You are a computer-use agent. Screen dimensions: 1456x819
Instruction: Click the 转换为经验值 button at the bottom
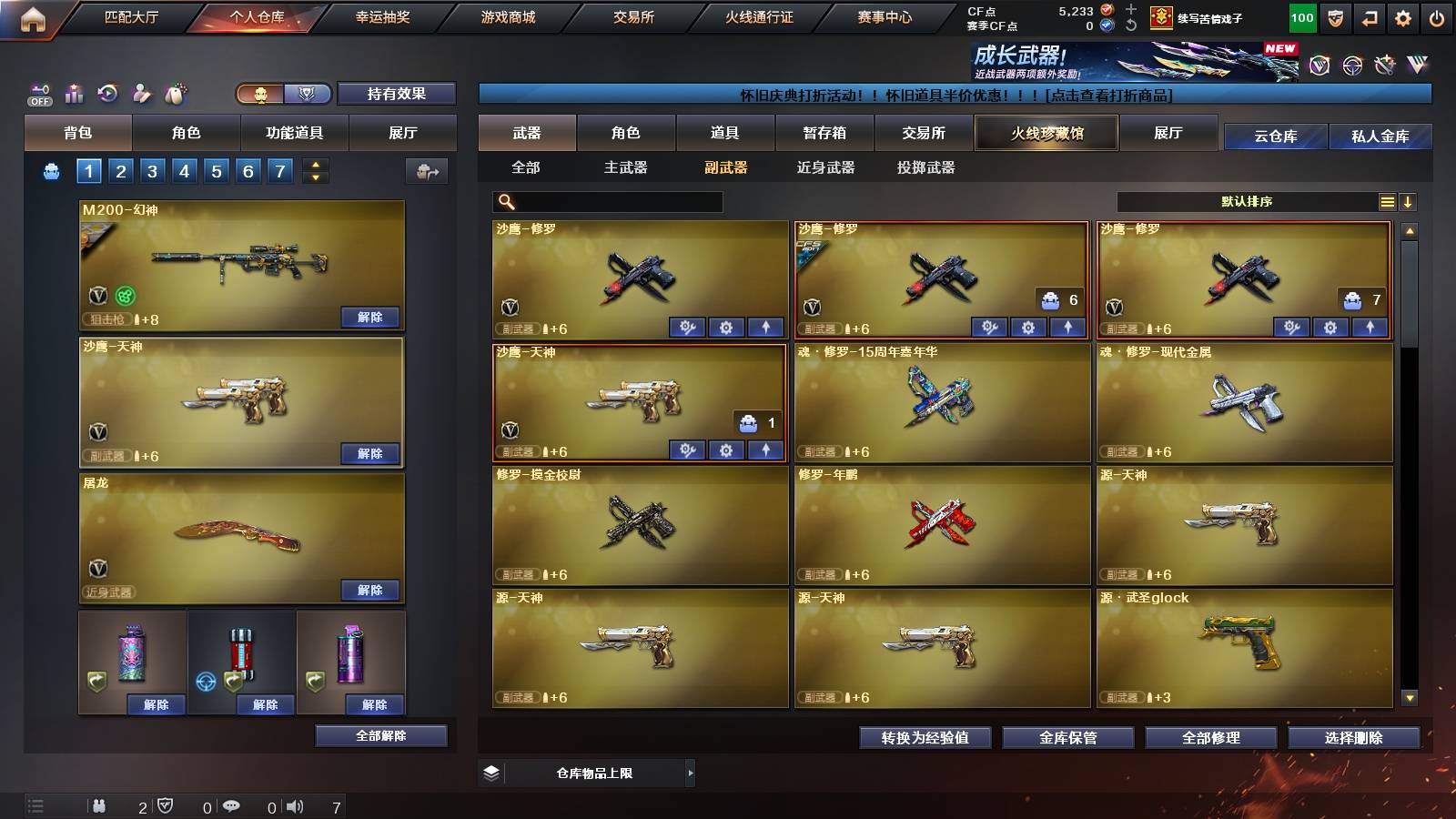(x=925, y=738)
